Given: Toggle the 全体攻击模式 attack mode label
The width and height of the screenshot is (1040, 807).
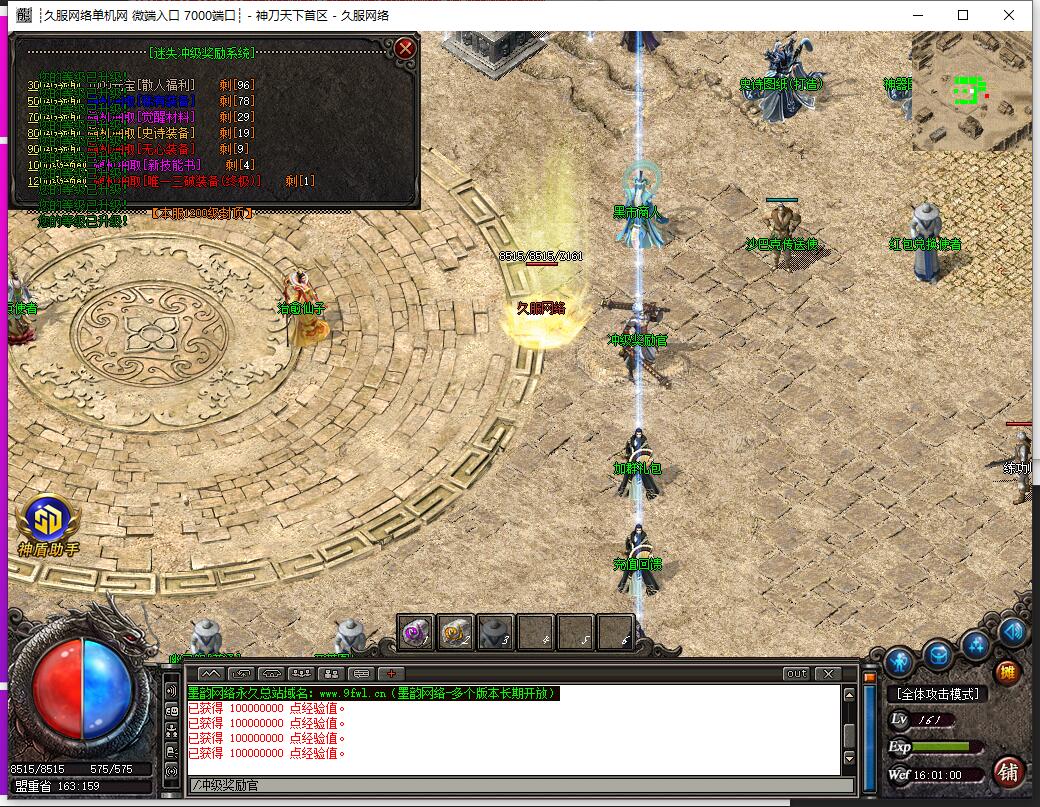Looking at the screenshot, I should [x=937, y=694].
